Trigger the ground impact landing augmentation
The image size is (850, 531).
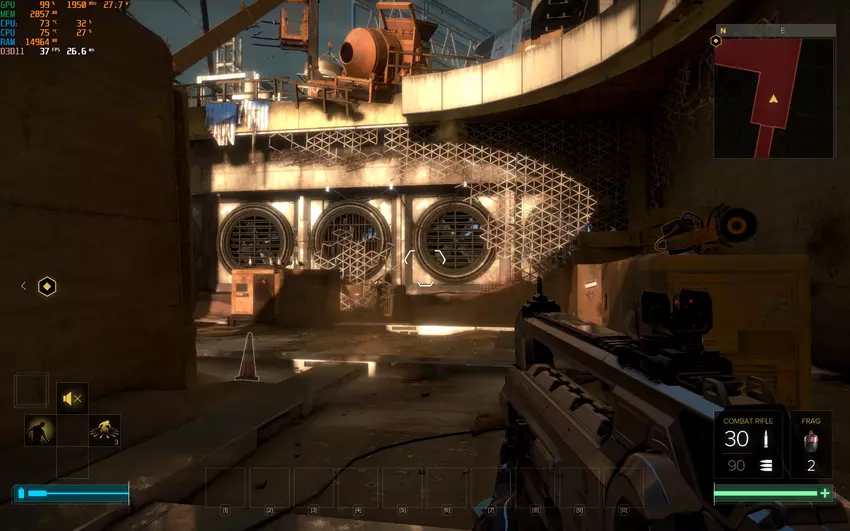pyautogui.click(x=104, y=430)
